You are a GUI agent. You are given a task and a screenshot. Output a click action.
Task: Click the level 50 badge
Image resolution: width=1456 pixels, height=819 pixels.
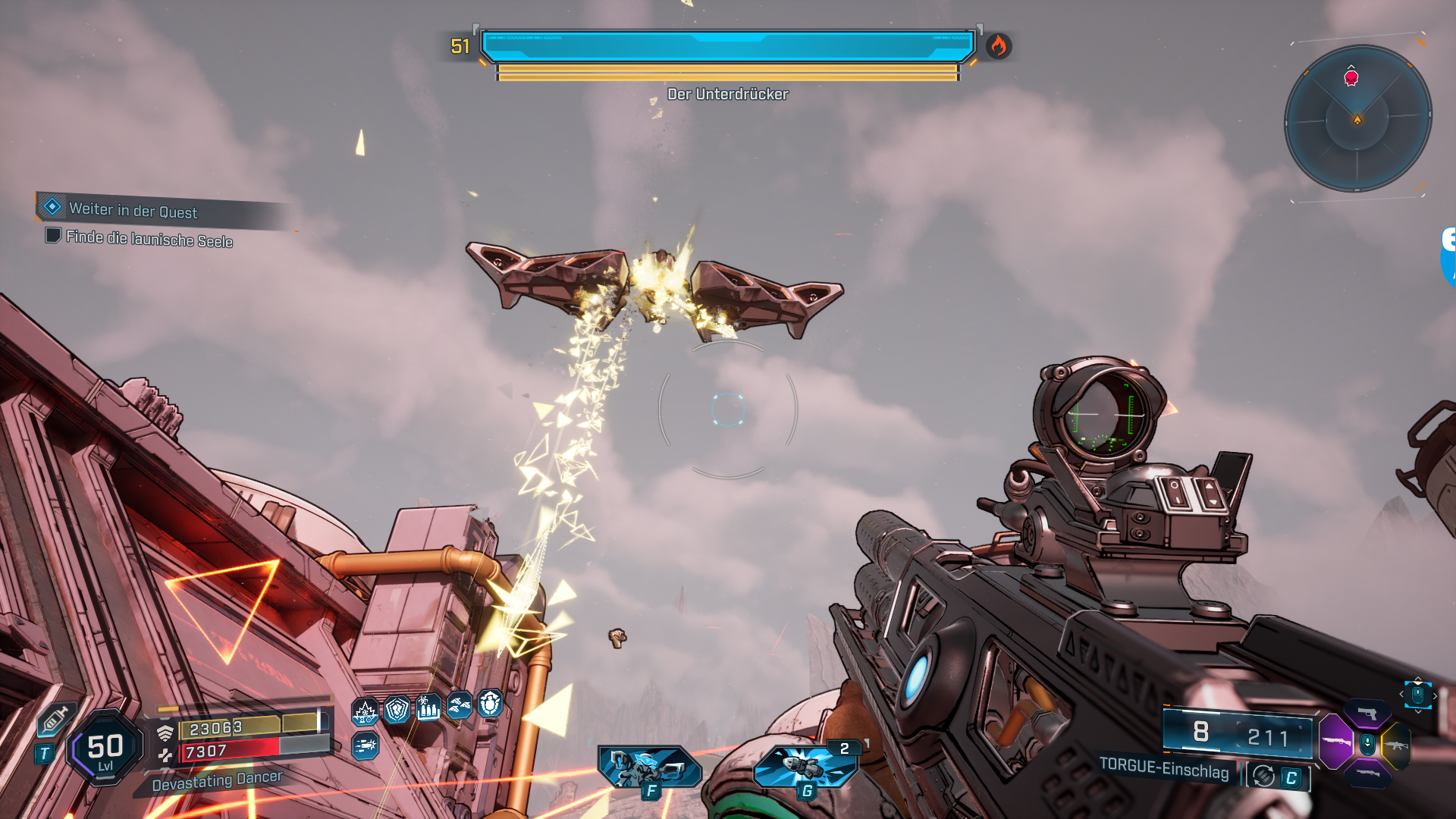(105, 748)
